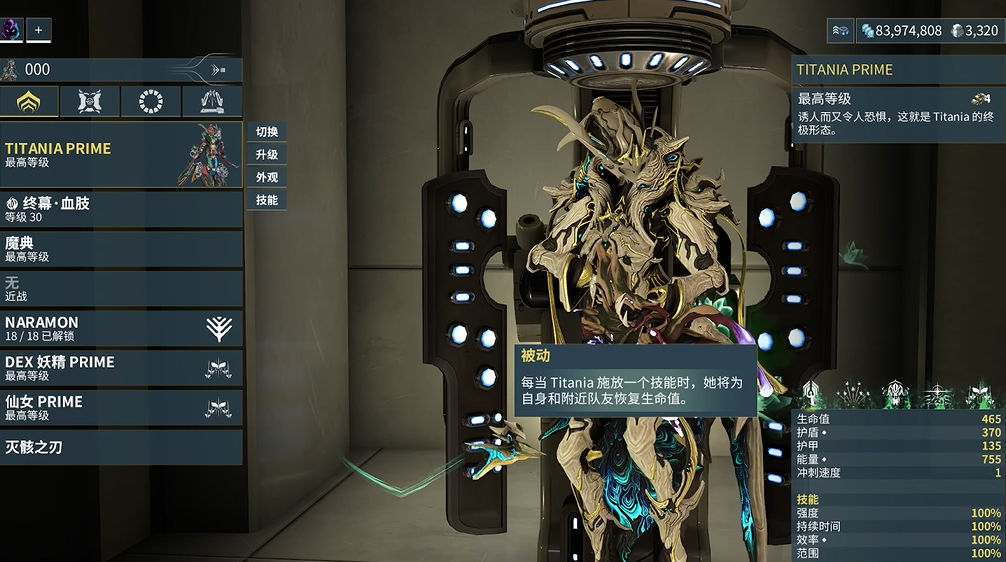This screenshot has height=562, width=1006.
Task: Open the 灭骸之刃 slot
Action: (121, 447)
